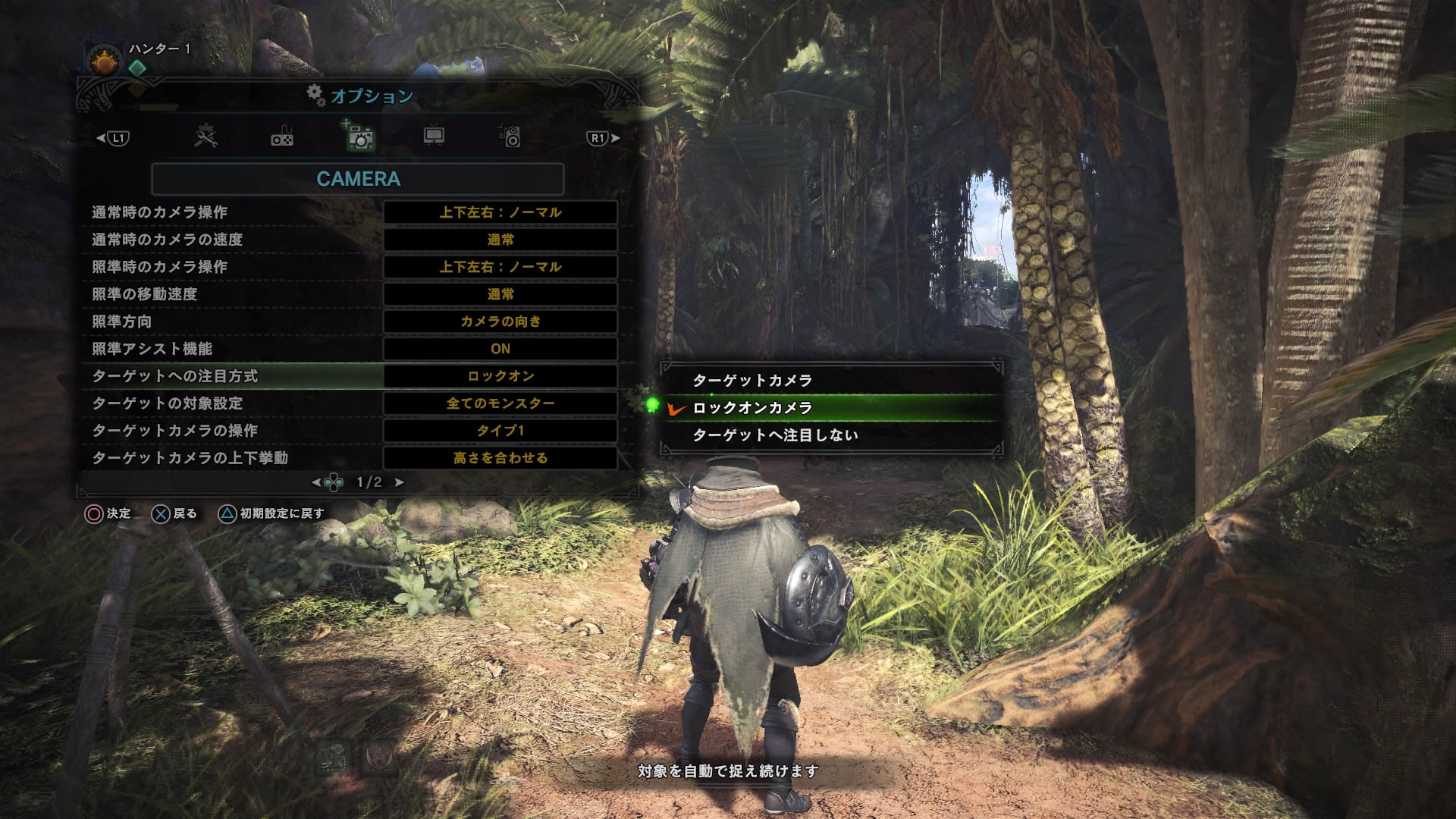The image size is (1456, 819).
Task: Switch to the wrench and screwdriver options tab
Action: 206,137
